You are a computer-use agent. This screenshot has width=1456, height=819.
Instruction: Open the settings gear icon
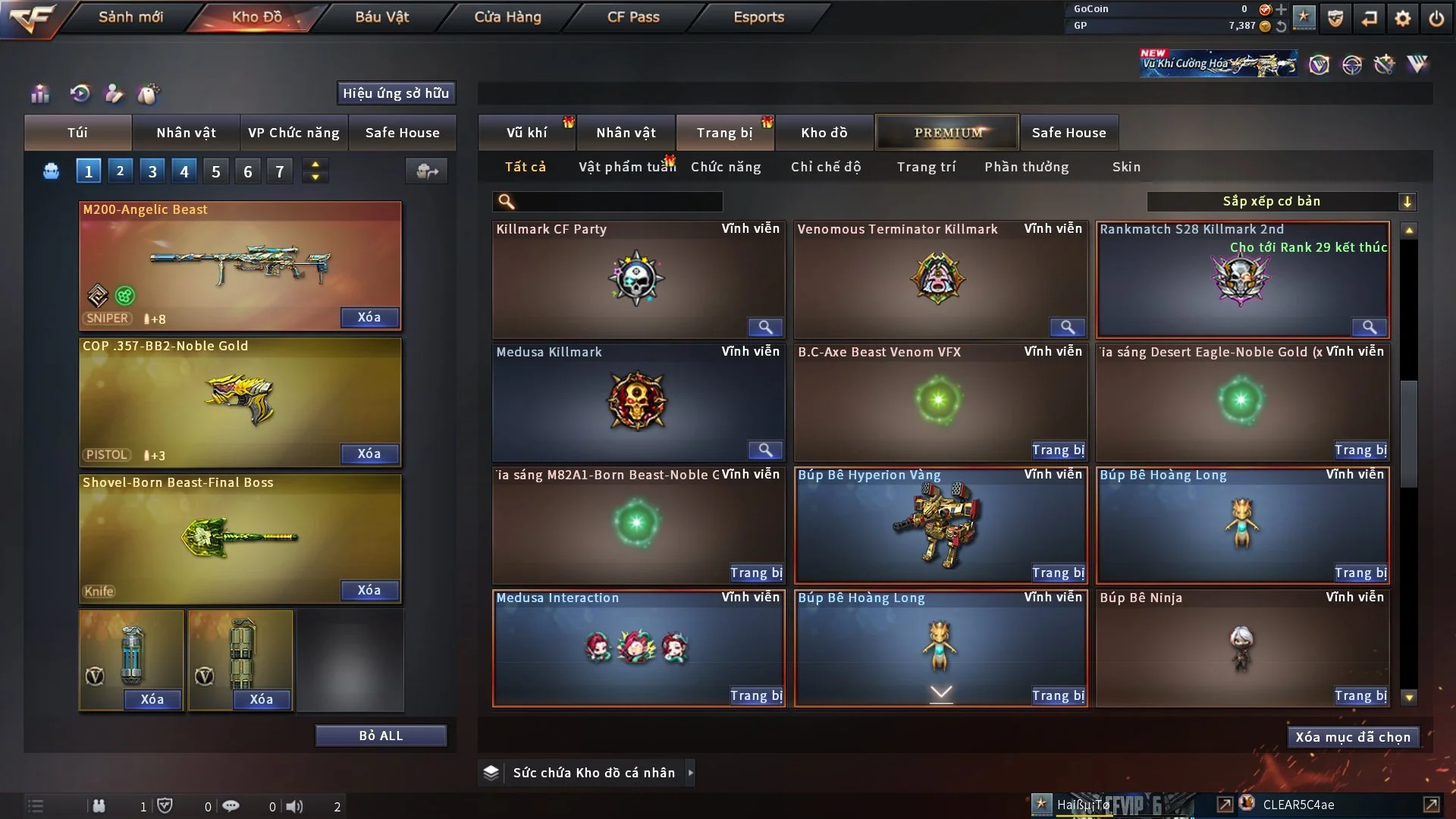pos(1403,18)
